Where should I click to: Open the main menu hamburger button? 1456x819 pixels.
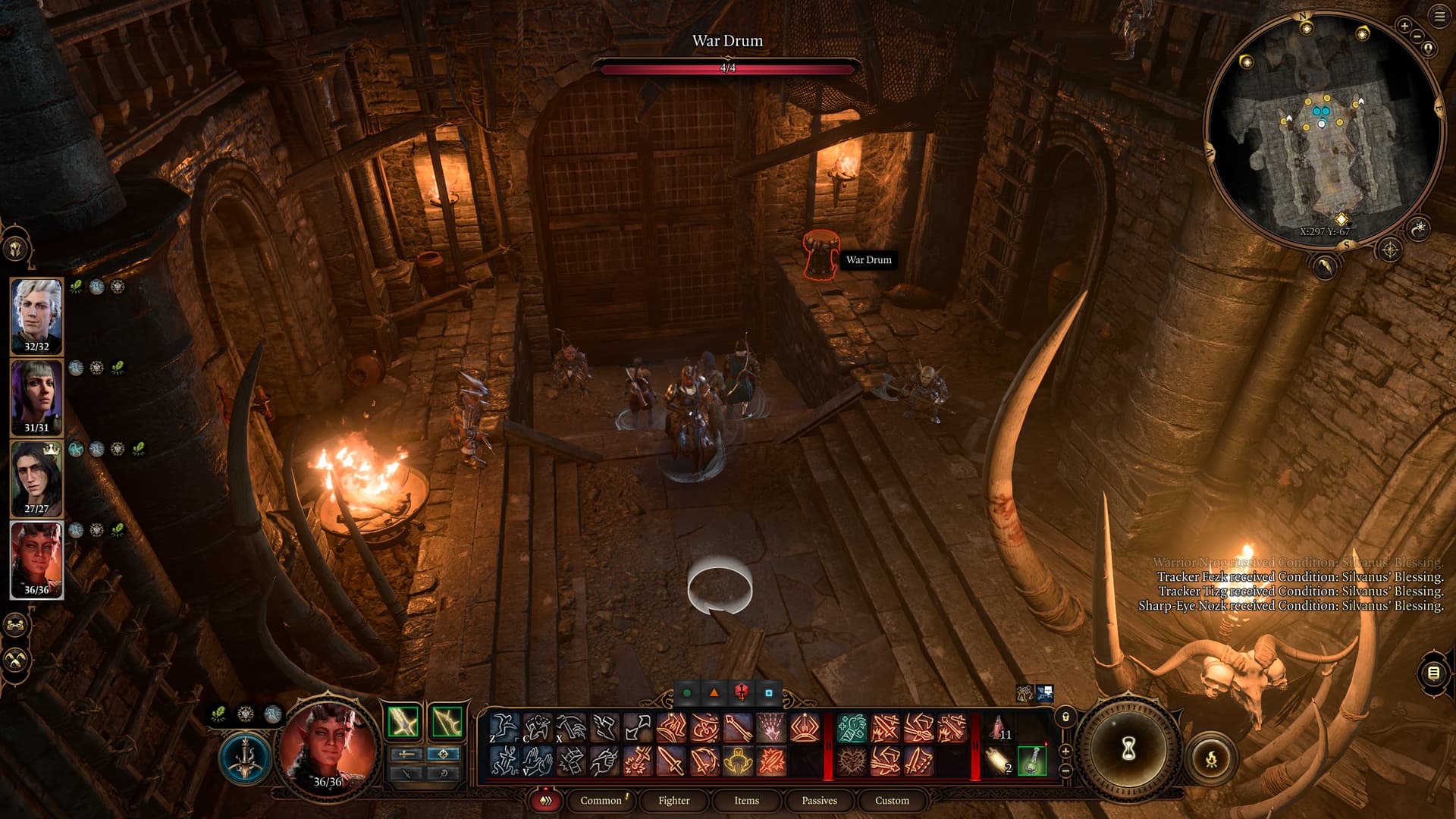pos(1439,16)
